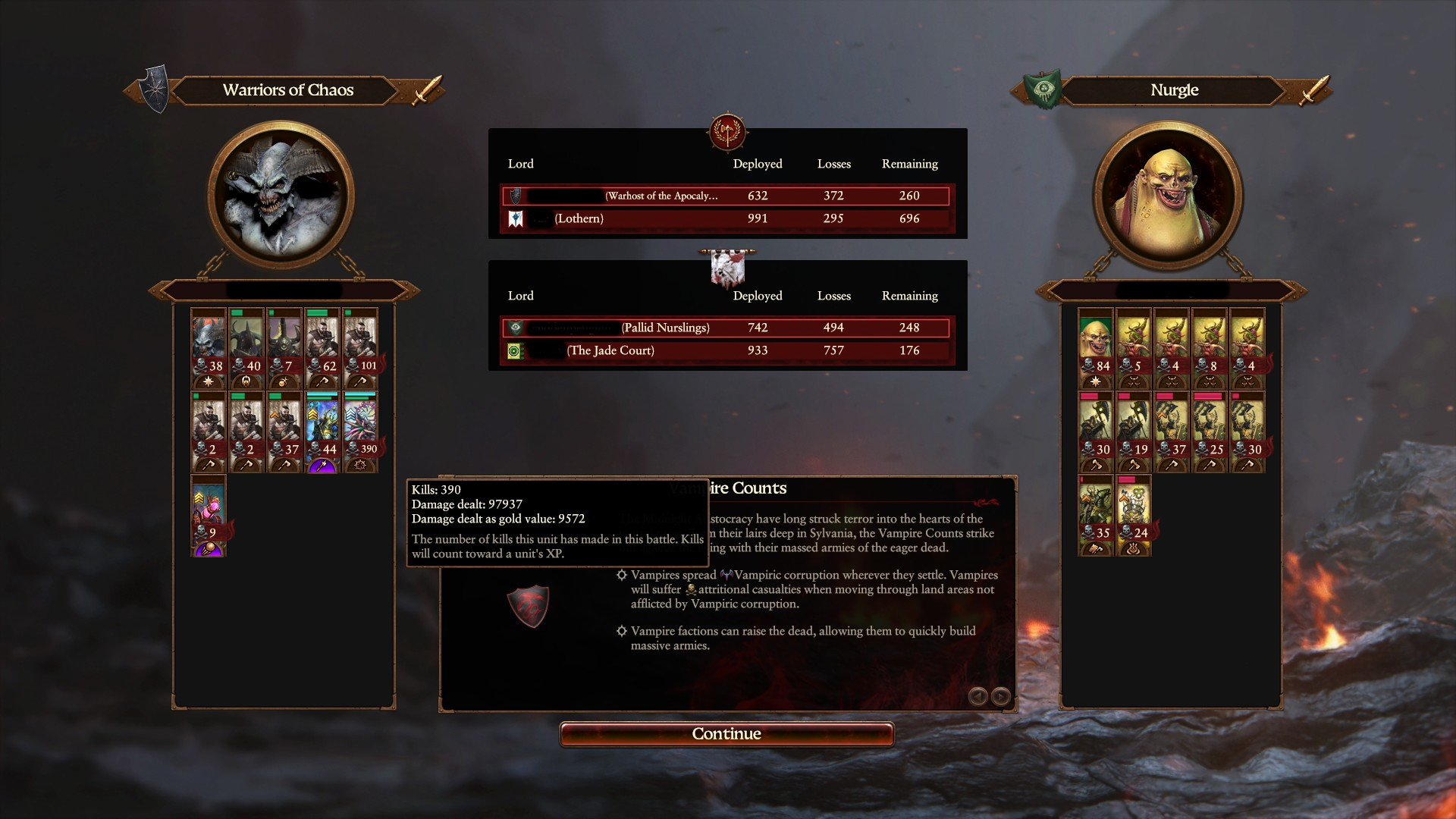Select the Pallid Nurslings lord row
Image resolution: width=1456 pixels, height=819 pixels.
click(x=726, y=328)
